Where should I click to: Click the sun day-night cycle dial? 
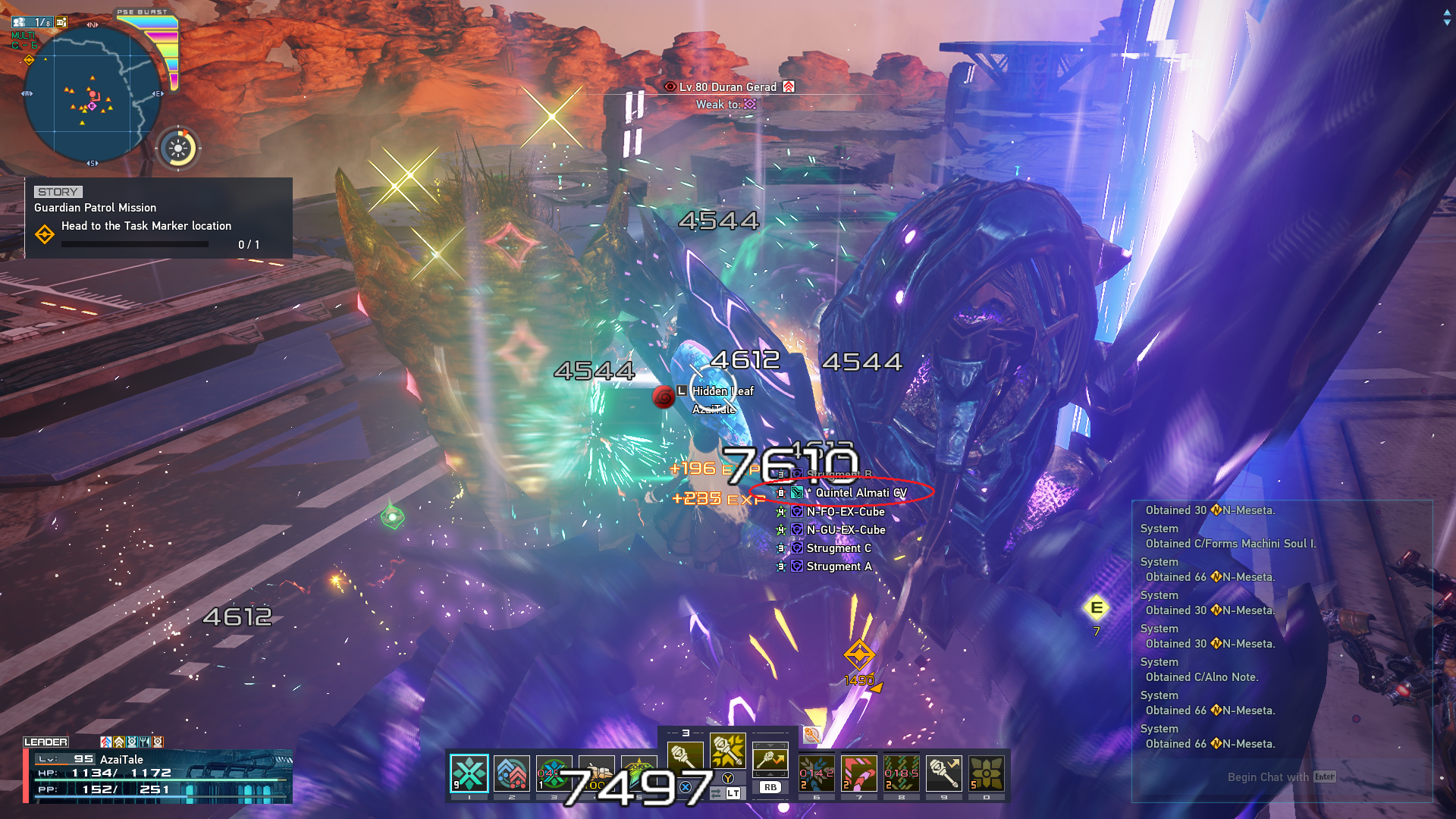coord(179,148)
